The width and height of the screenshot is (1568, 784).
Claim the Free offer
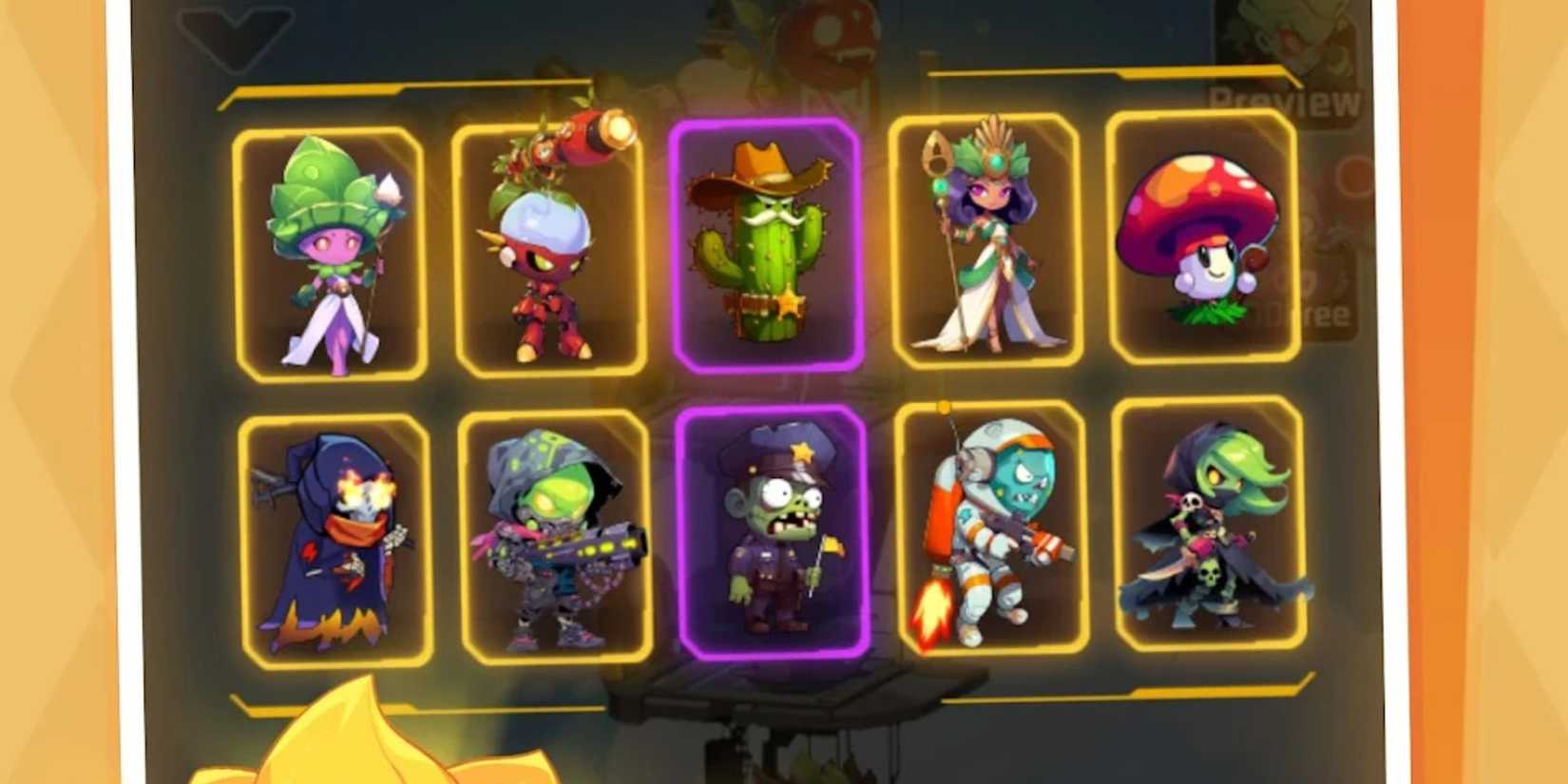pos(1328,314)
